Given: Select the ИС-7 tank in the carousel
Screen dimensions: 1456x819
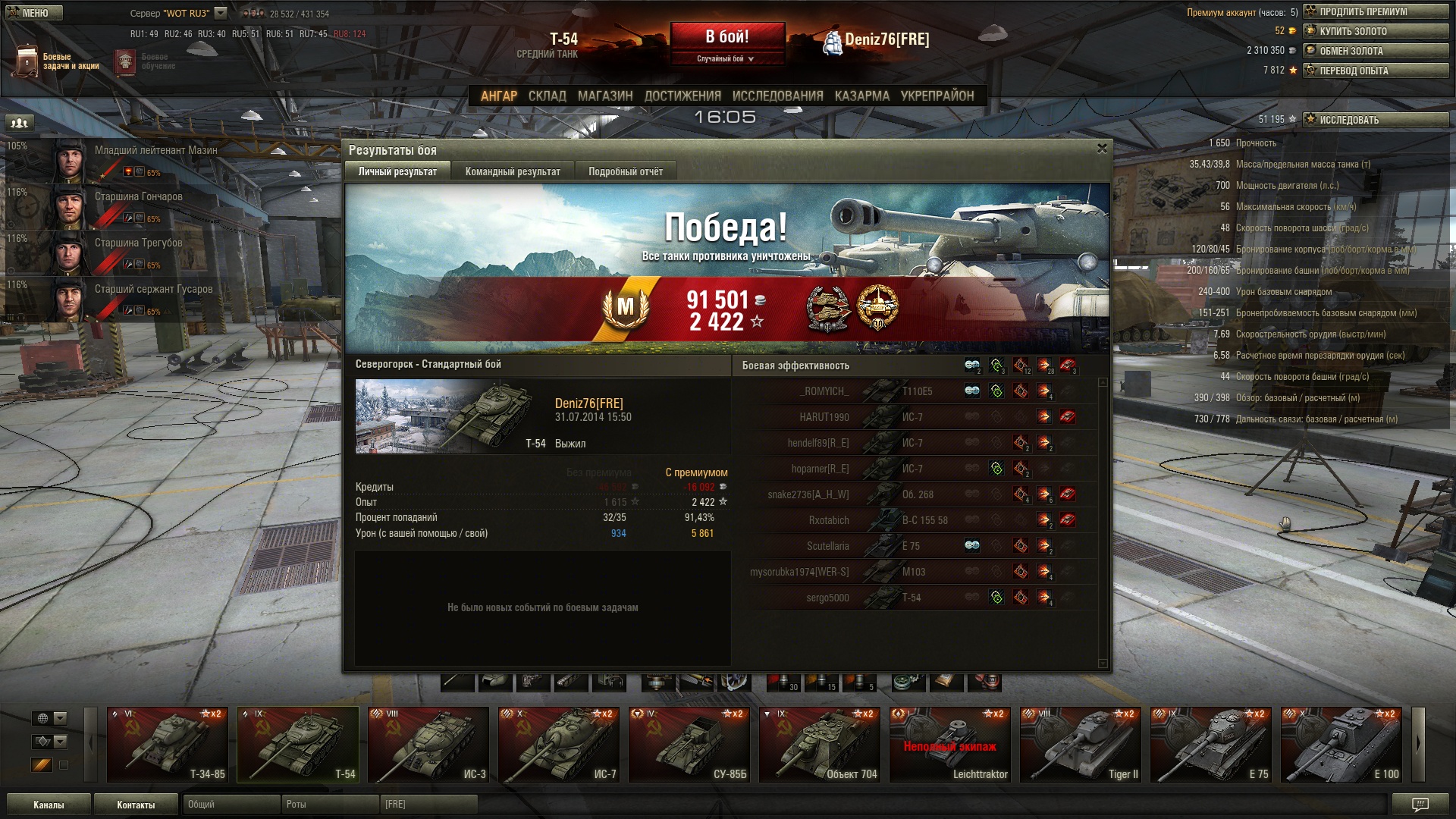Looking at the screenshot, I should 560,744.
